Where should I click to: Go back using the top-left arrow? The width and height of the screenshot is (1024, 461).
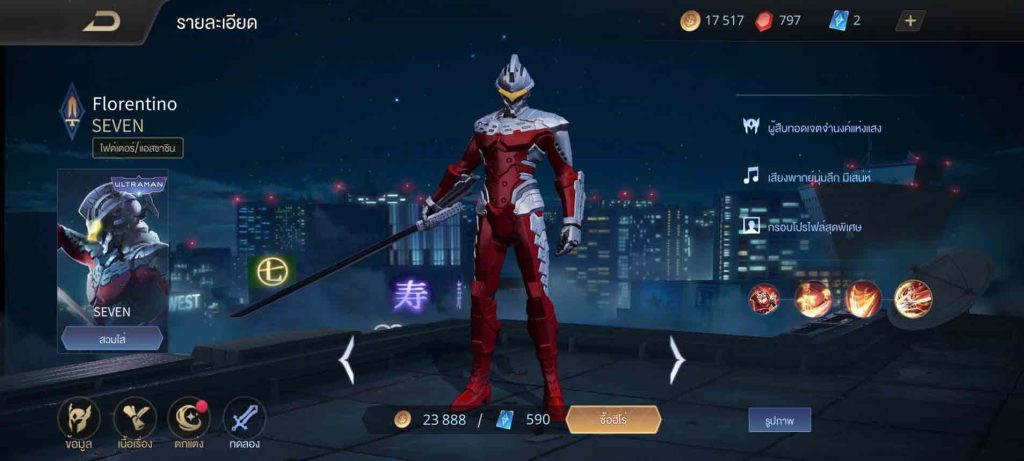[x=101, y=22]
